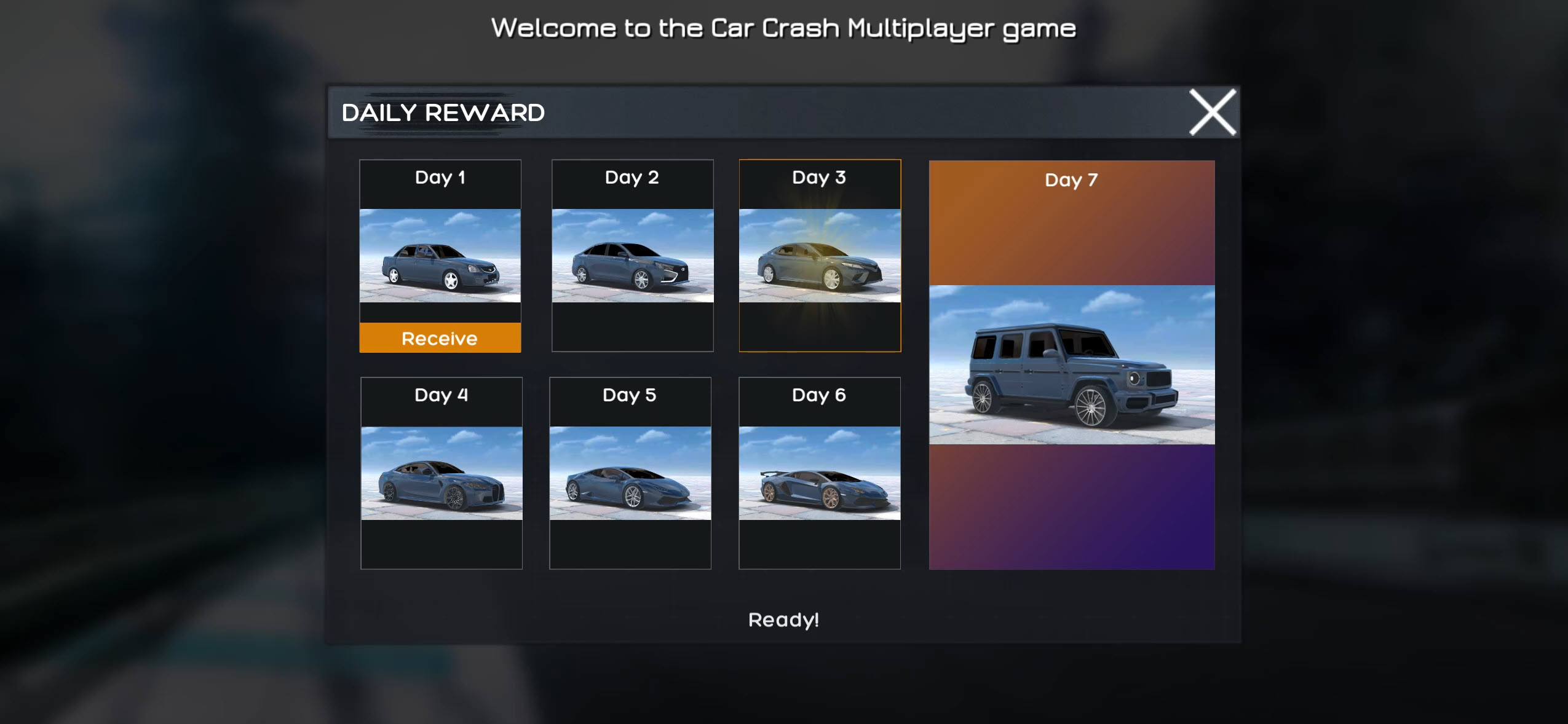
Task: Select the Day 2 reward card
Action: point(632,258)
